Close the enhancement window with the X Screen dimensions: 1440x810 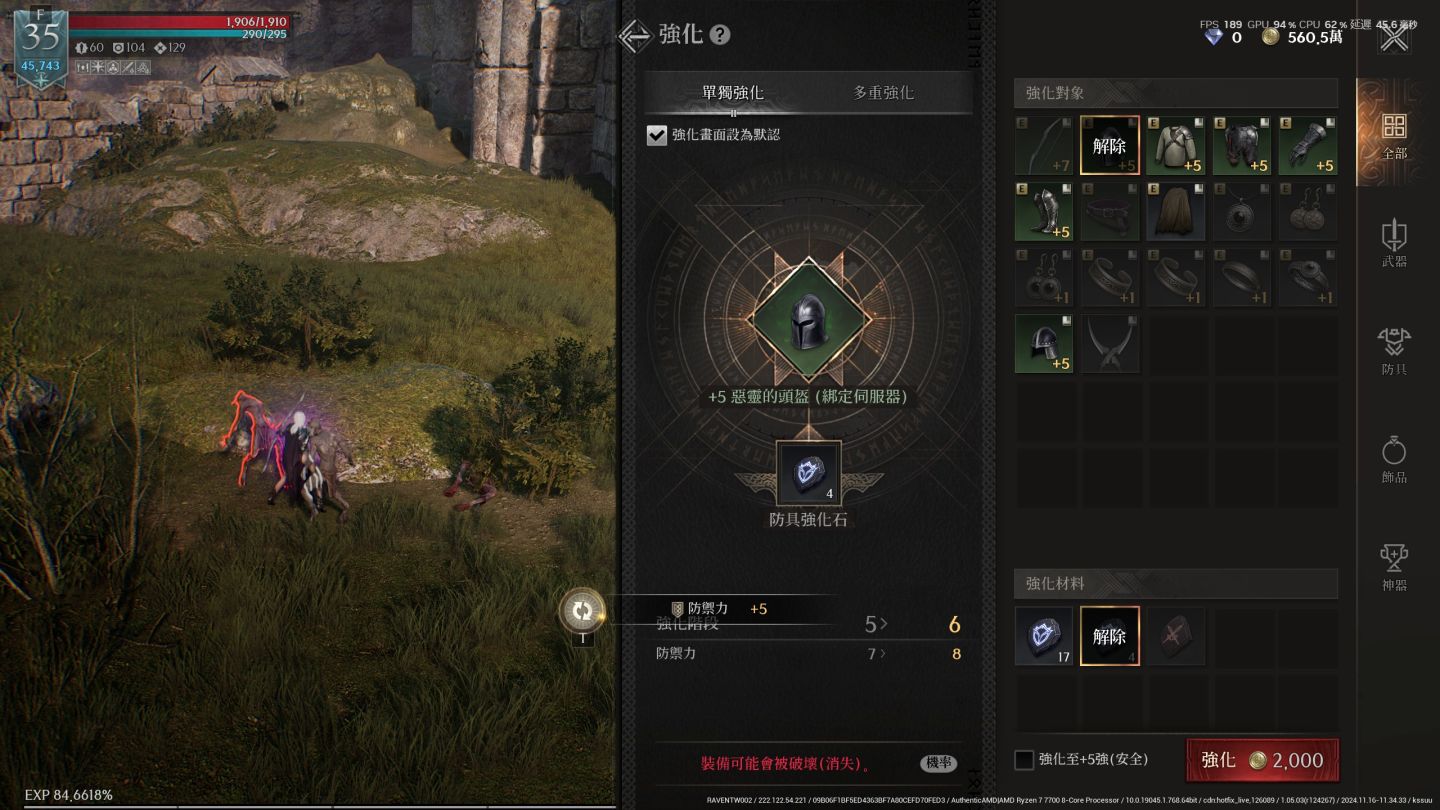pyautogui.click(x=1394, y=39)
